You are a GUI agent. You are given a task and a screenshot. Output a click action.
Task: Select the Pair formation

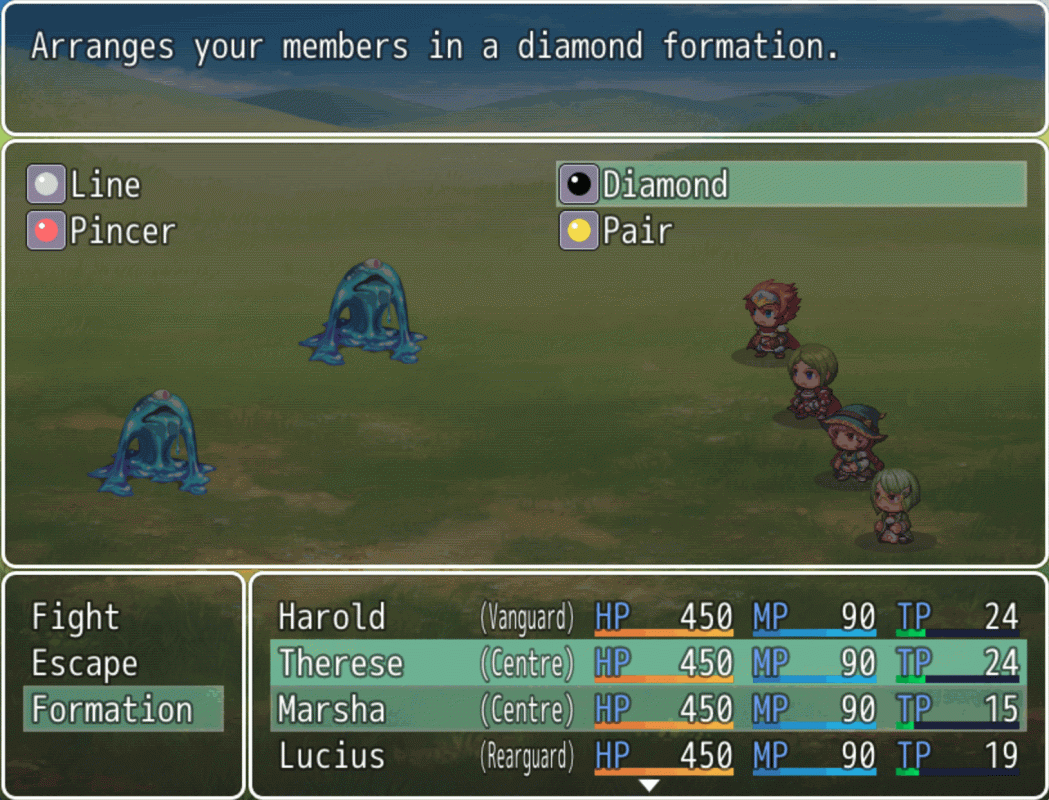pos(637,232)
